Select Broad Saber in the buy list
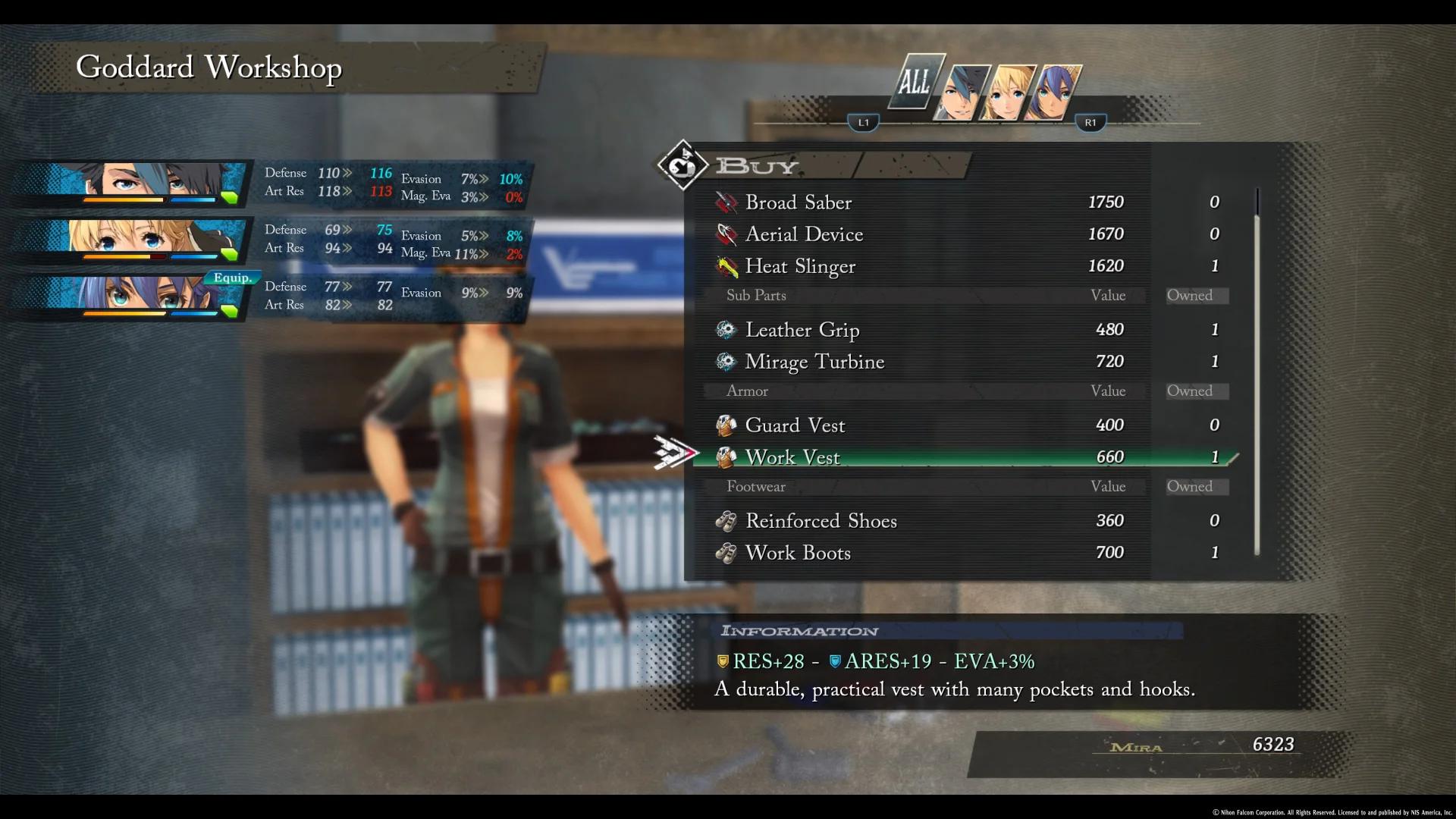The height and width of the screenshot is (819, 1456). point(799,202)
